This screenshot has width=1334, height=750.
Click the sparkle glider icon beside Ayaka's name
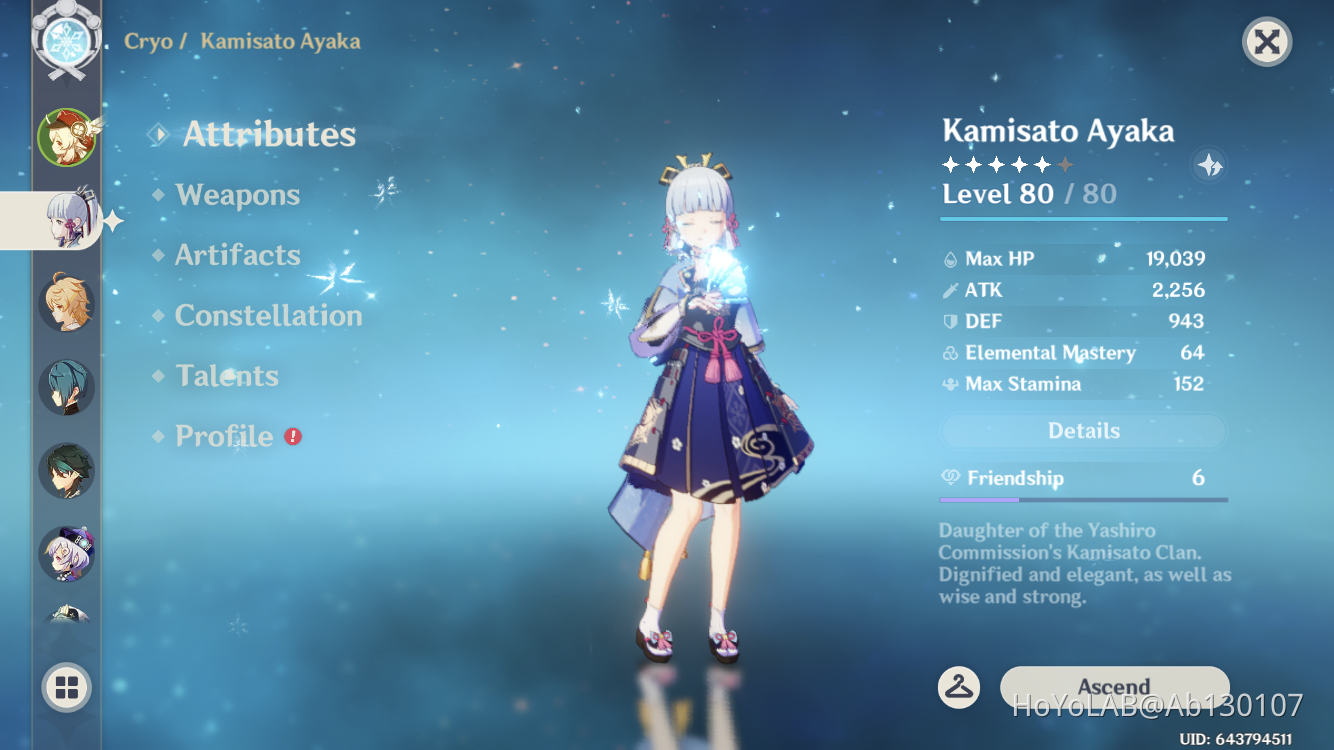[x=1208, y=165]
